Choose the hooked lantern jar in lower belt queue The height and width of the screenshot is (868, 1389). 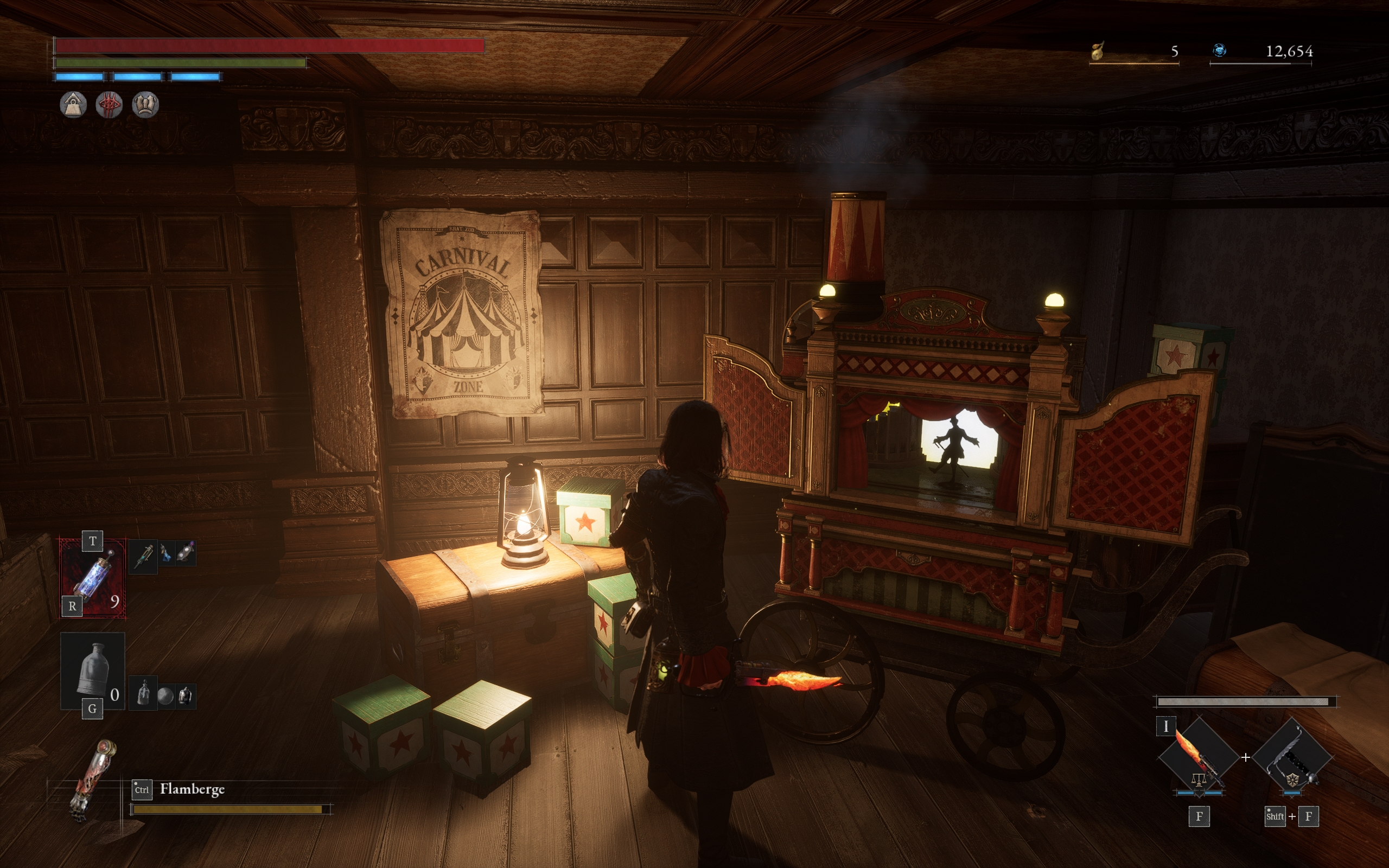tap(185, 697)
